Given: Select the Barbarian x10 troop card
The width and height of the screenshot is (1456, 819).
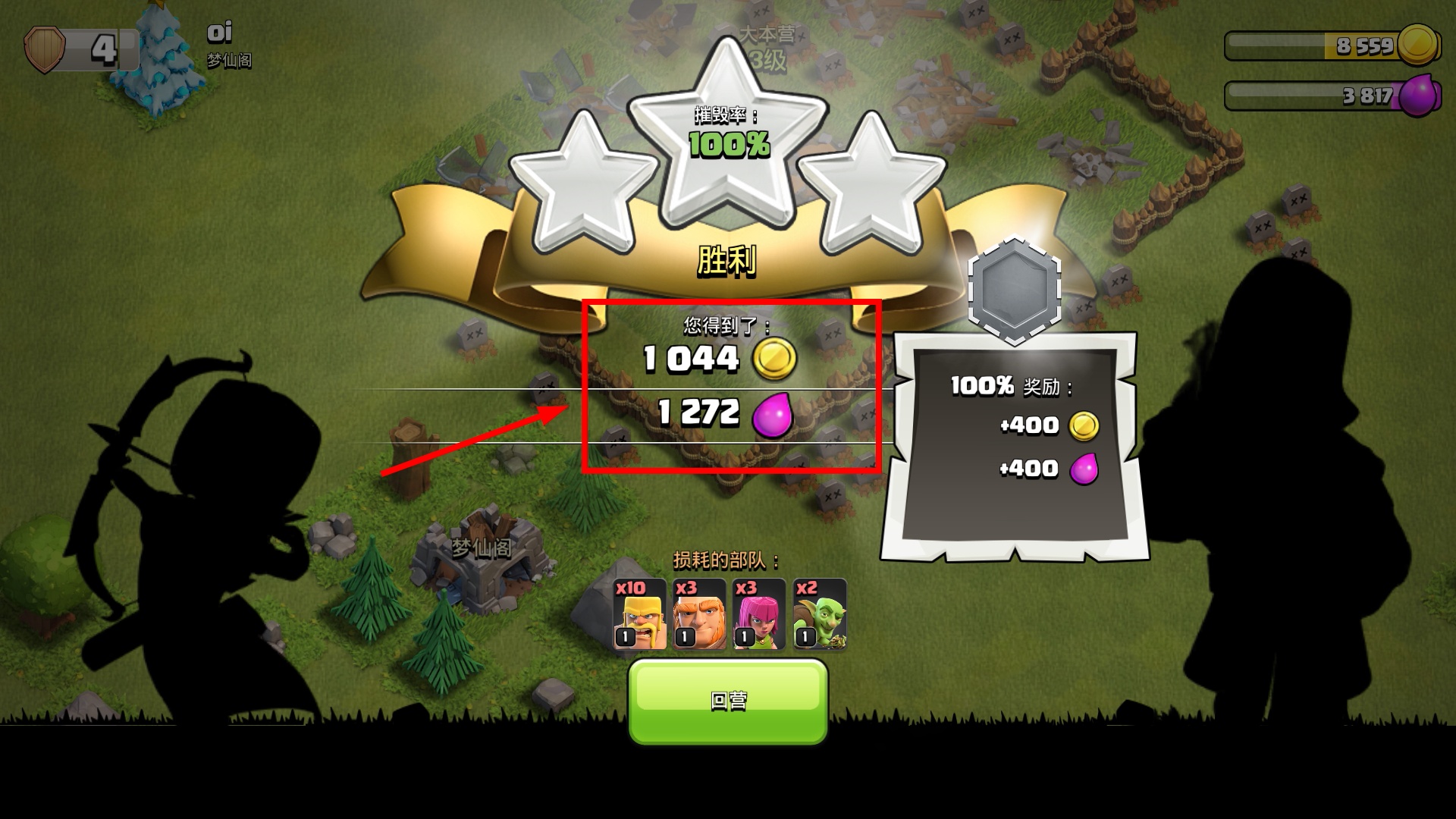Looking at the screenshot, I should point(640,614).
